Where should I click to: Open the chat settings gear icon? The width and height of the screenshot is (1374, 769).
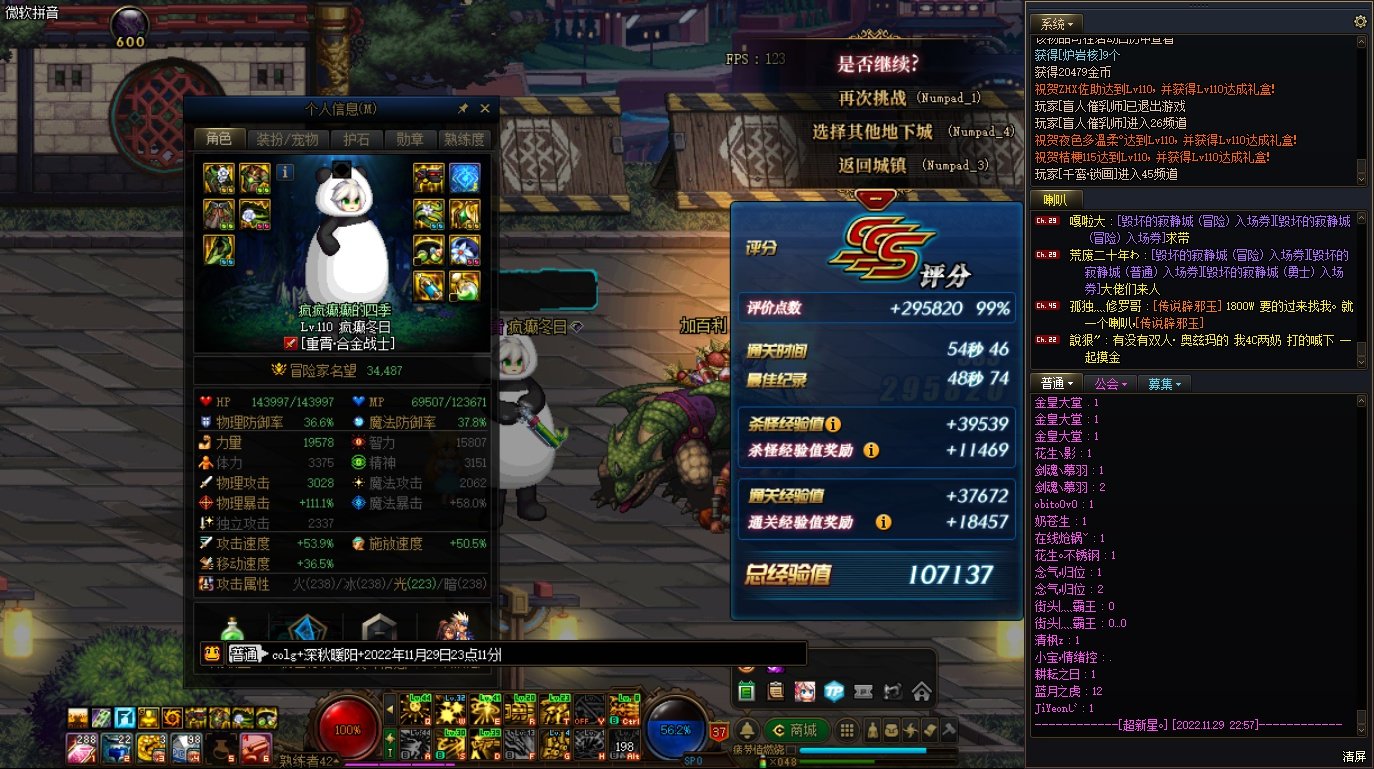[1360, 21]
